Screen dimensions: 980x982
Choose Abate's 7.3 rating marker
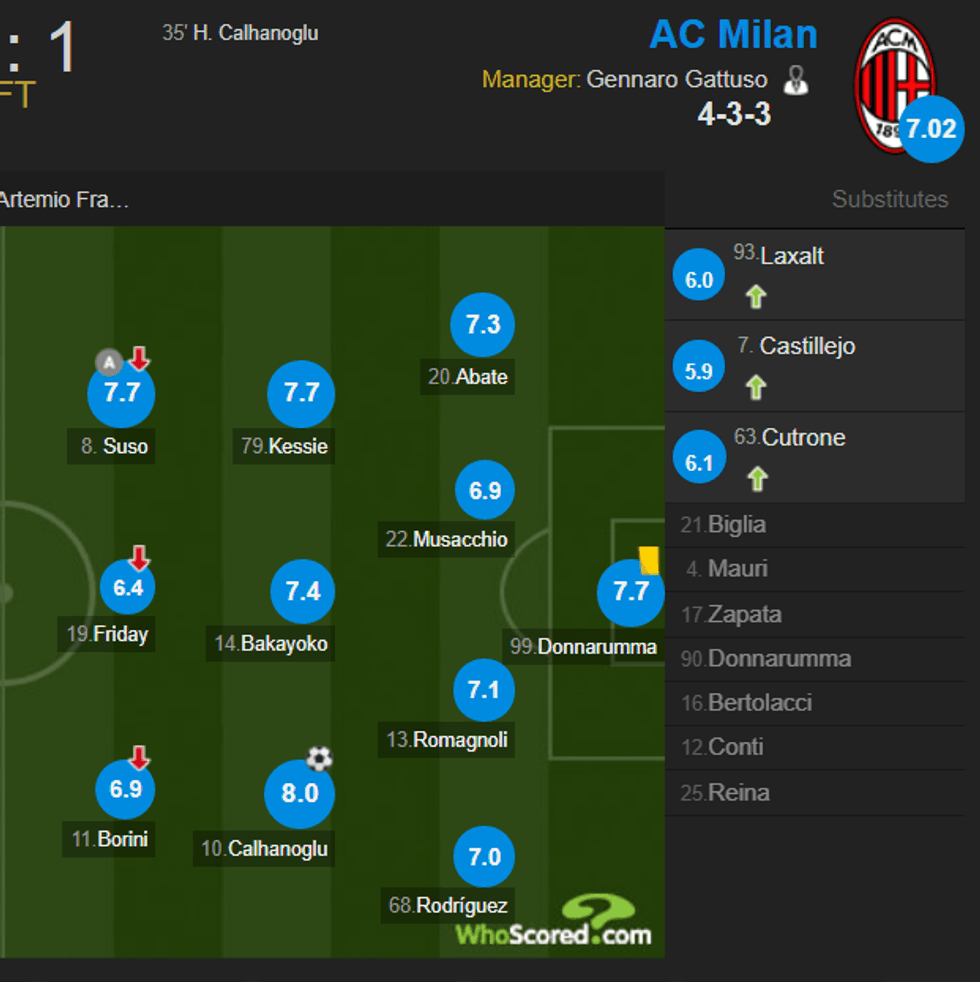tap(483, 325)
